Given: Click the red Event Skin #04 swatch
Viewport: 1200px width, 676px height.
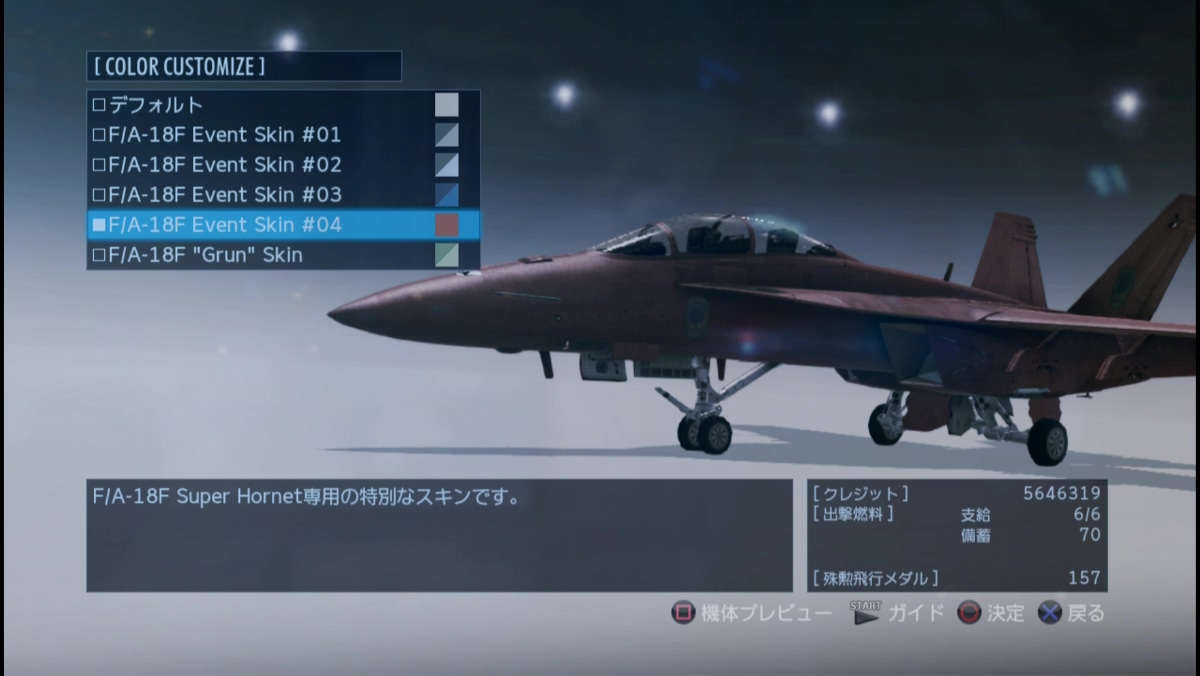Looking at the screenshot, I should point(447,225).
